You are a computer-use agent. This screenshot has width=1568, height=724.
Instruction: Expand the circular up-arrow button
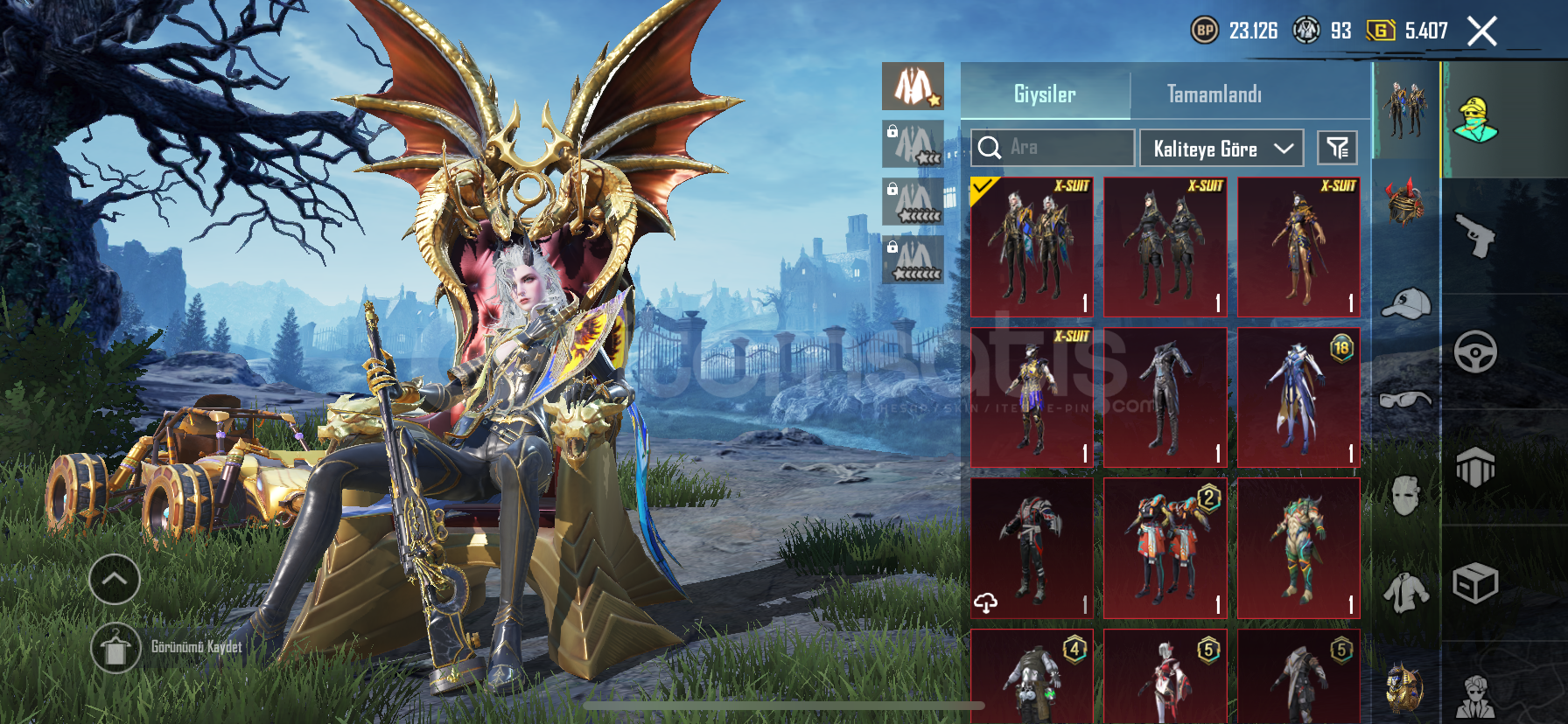click(x=115, y=579)
